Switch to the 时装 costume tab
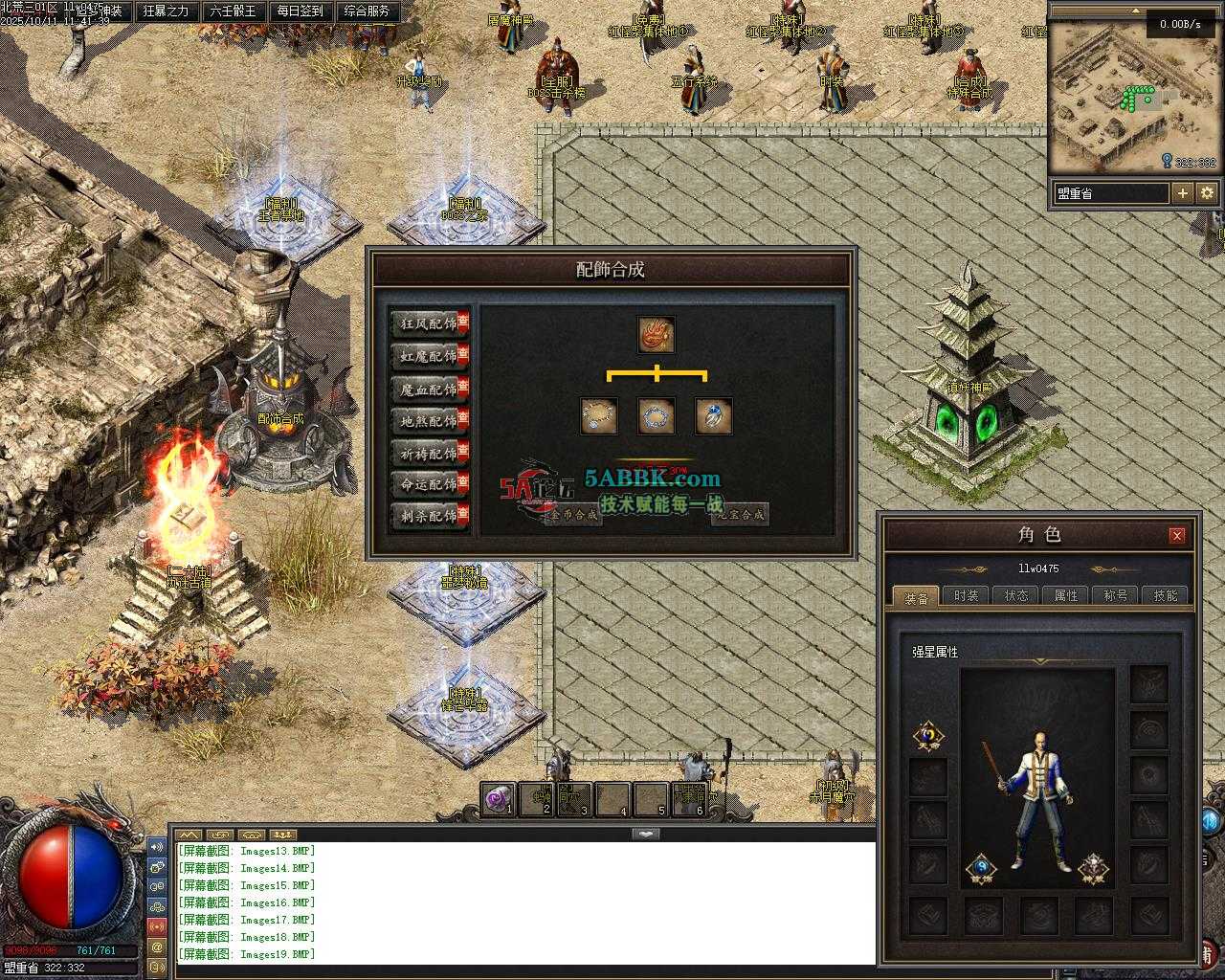1225x980 pixels. (967, 595)
